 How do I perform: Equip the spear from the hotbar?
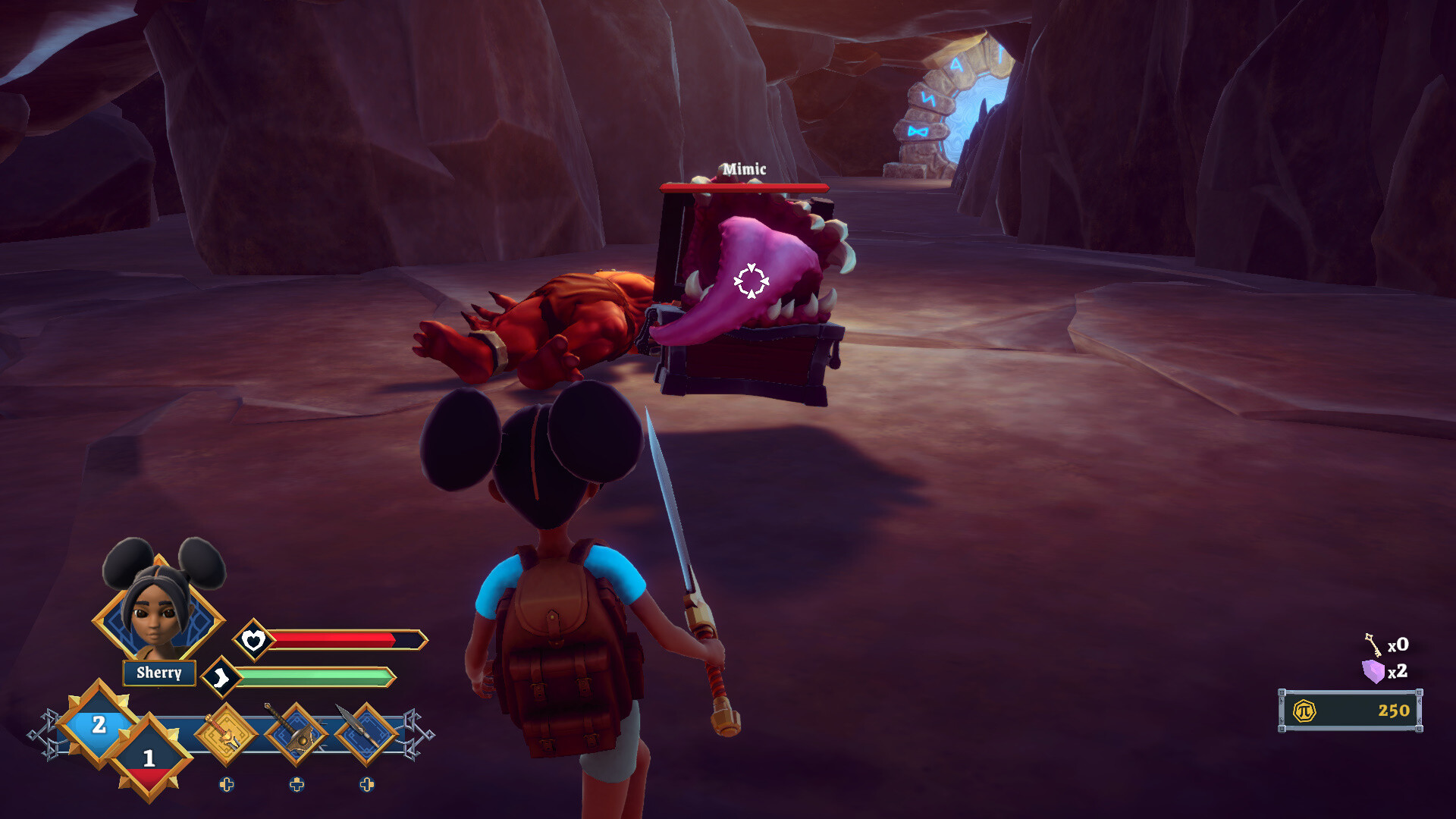coord(366,734)
